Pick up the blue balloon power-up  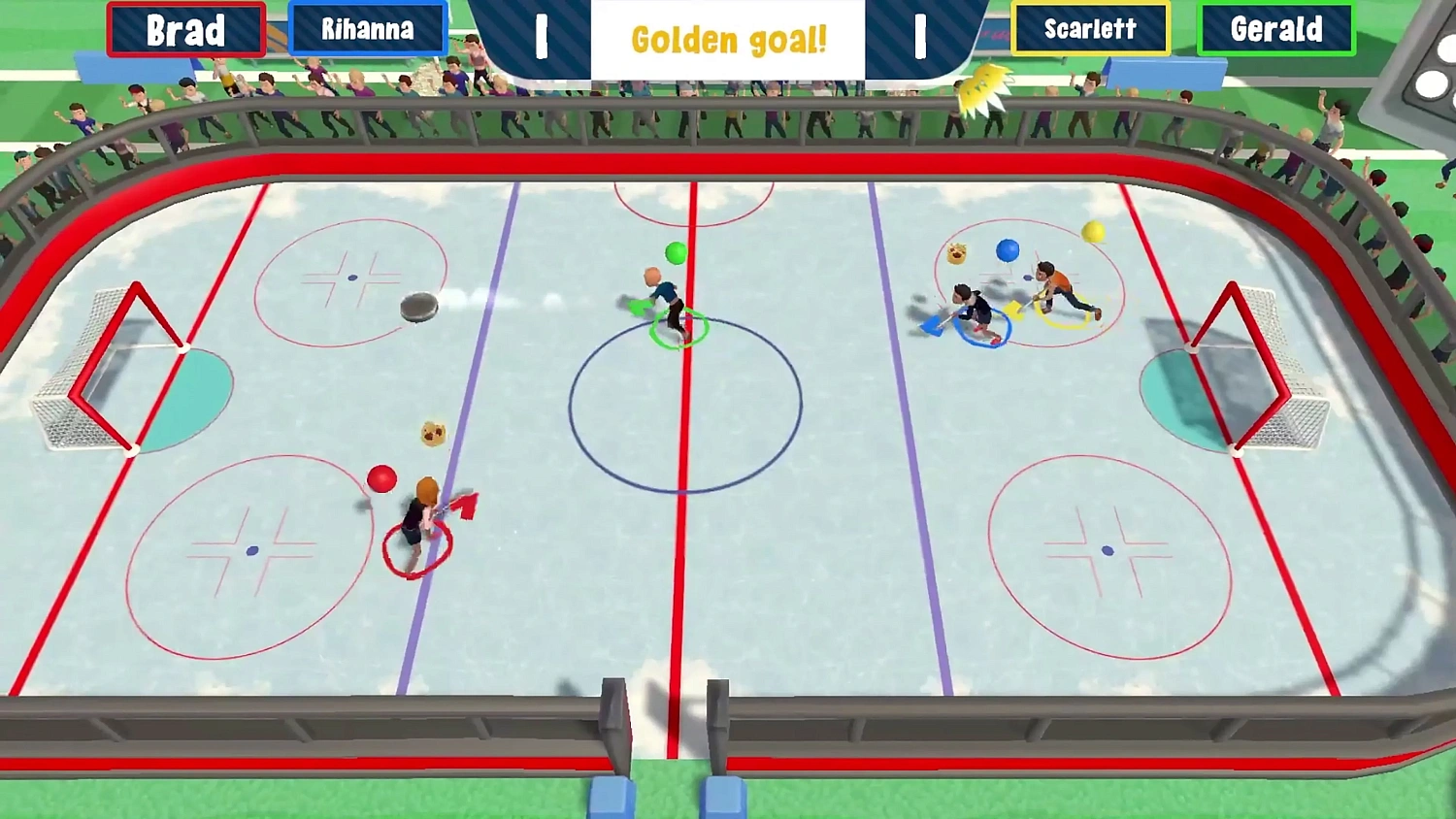coord(1008,250)
